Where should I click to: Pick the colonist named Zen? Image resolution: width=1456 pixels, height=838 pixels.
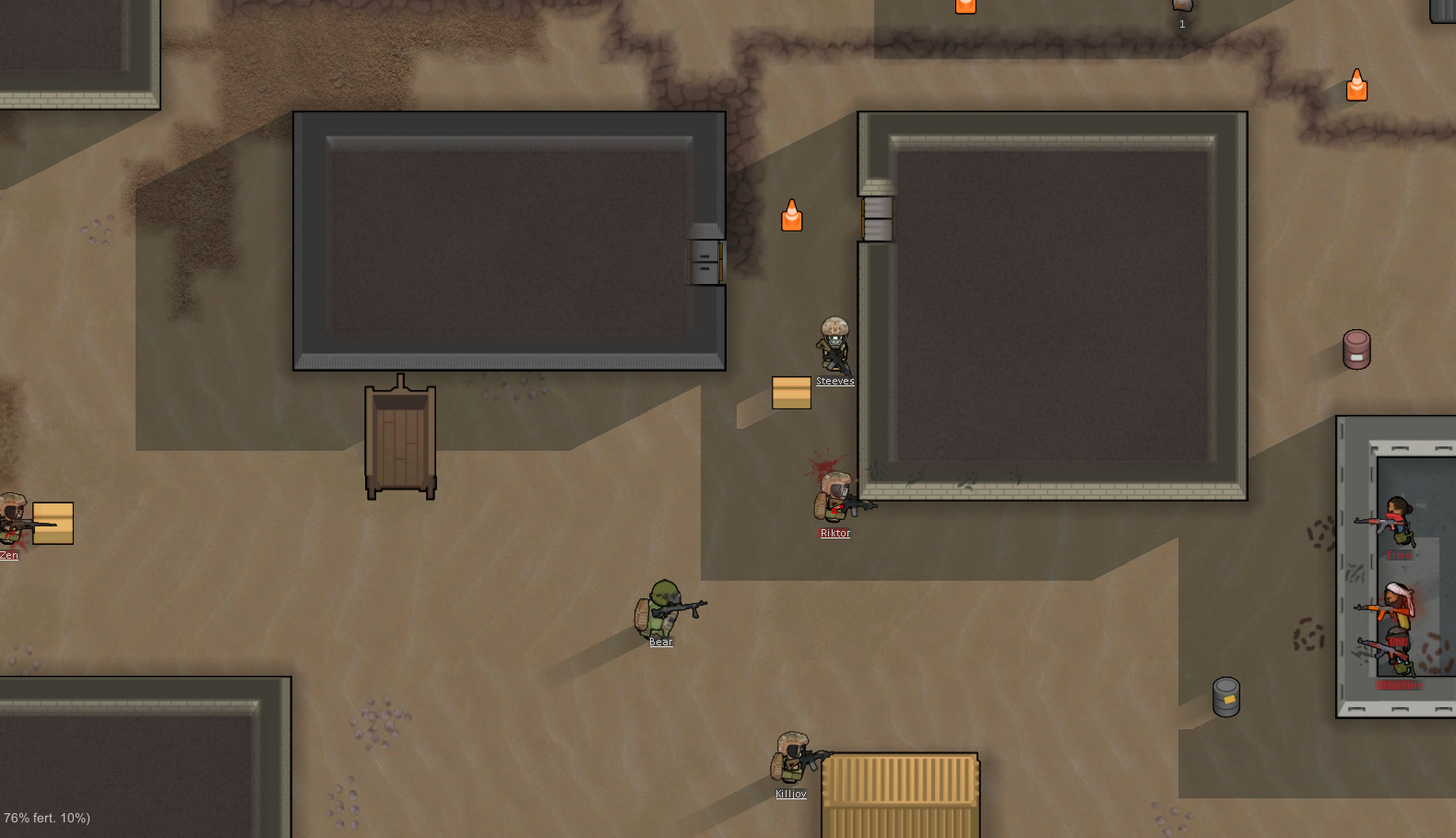point(13,521)
